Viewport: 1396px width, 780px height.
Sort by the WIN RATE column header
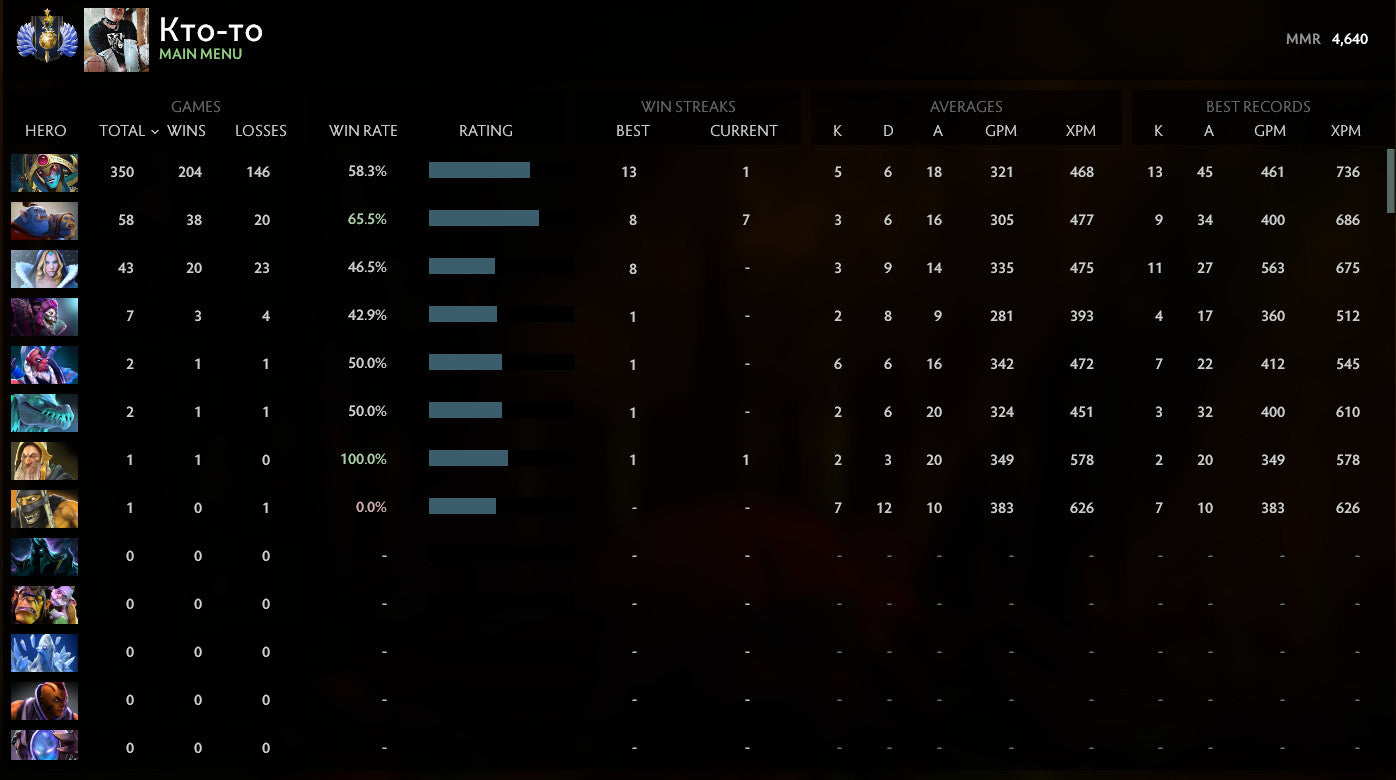pos(364,131)
